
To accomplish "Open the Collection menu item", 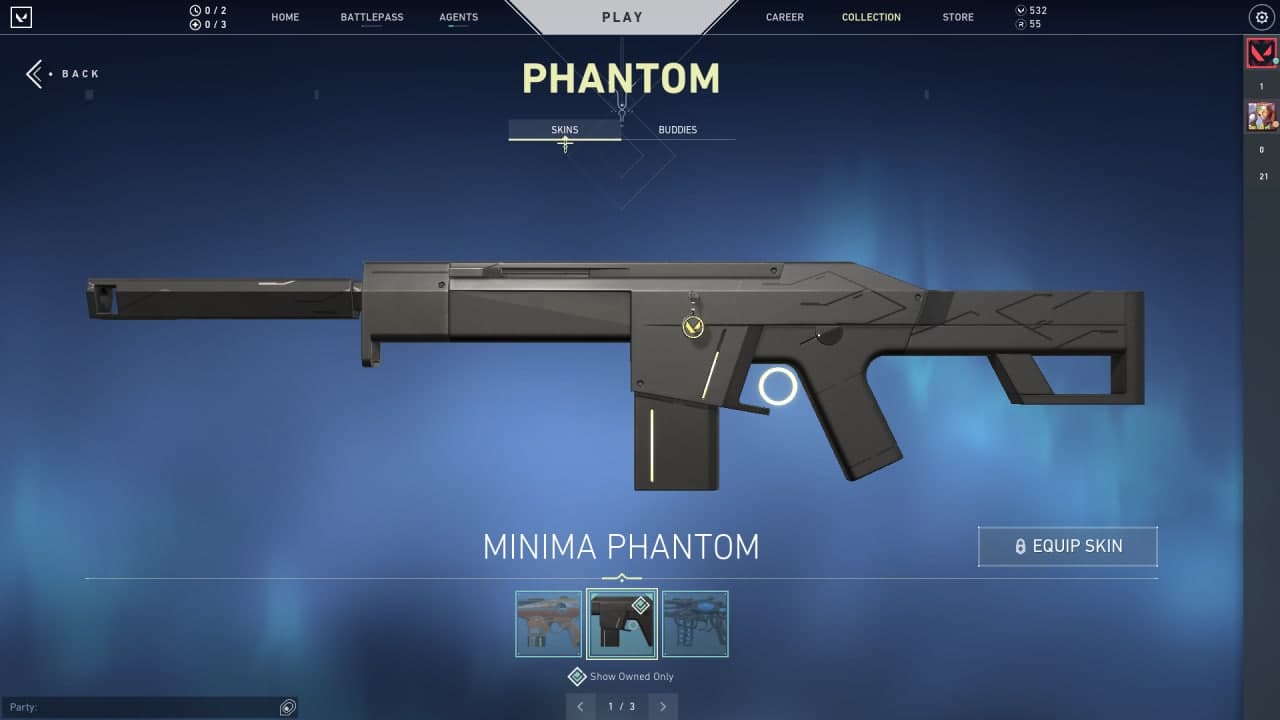I will tap(871, 17).
